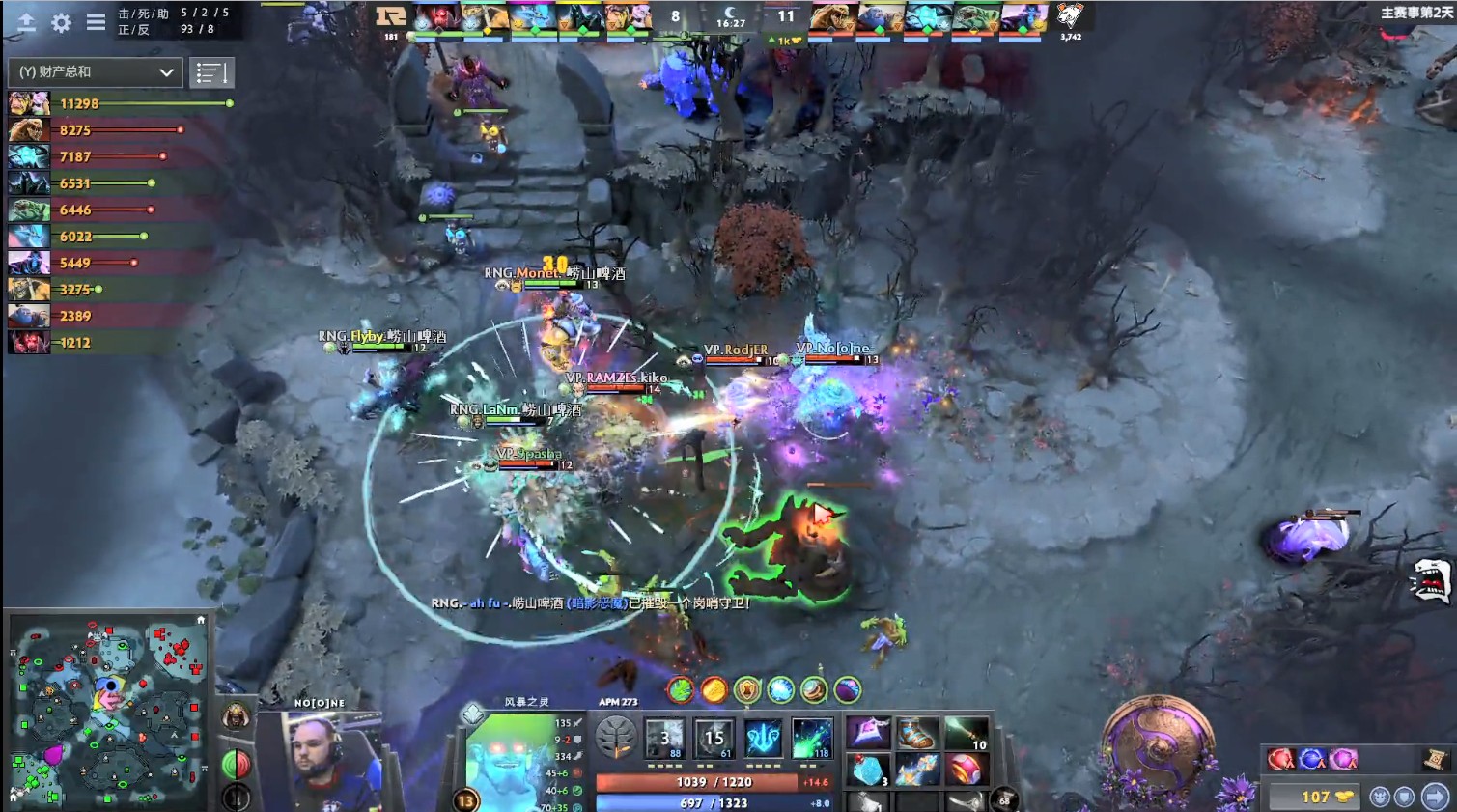Click NO[O]NE's webcam thumbnail
This screenshot has height=812, width=1457.
[319, 763]
